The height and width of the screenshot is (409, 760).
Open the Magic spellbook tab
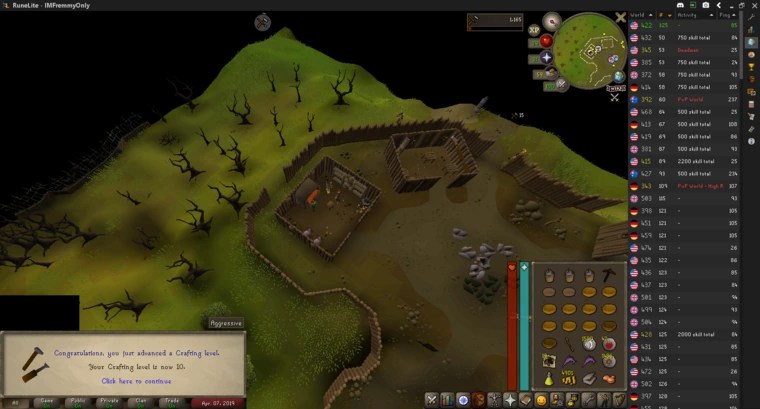526,400
